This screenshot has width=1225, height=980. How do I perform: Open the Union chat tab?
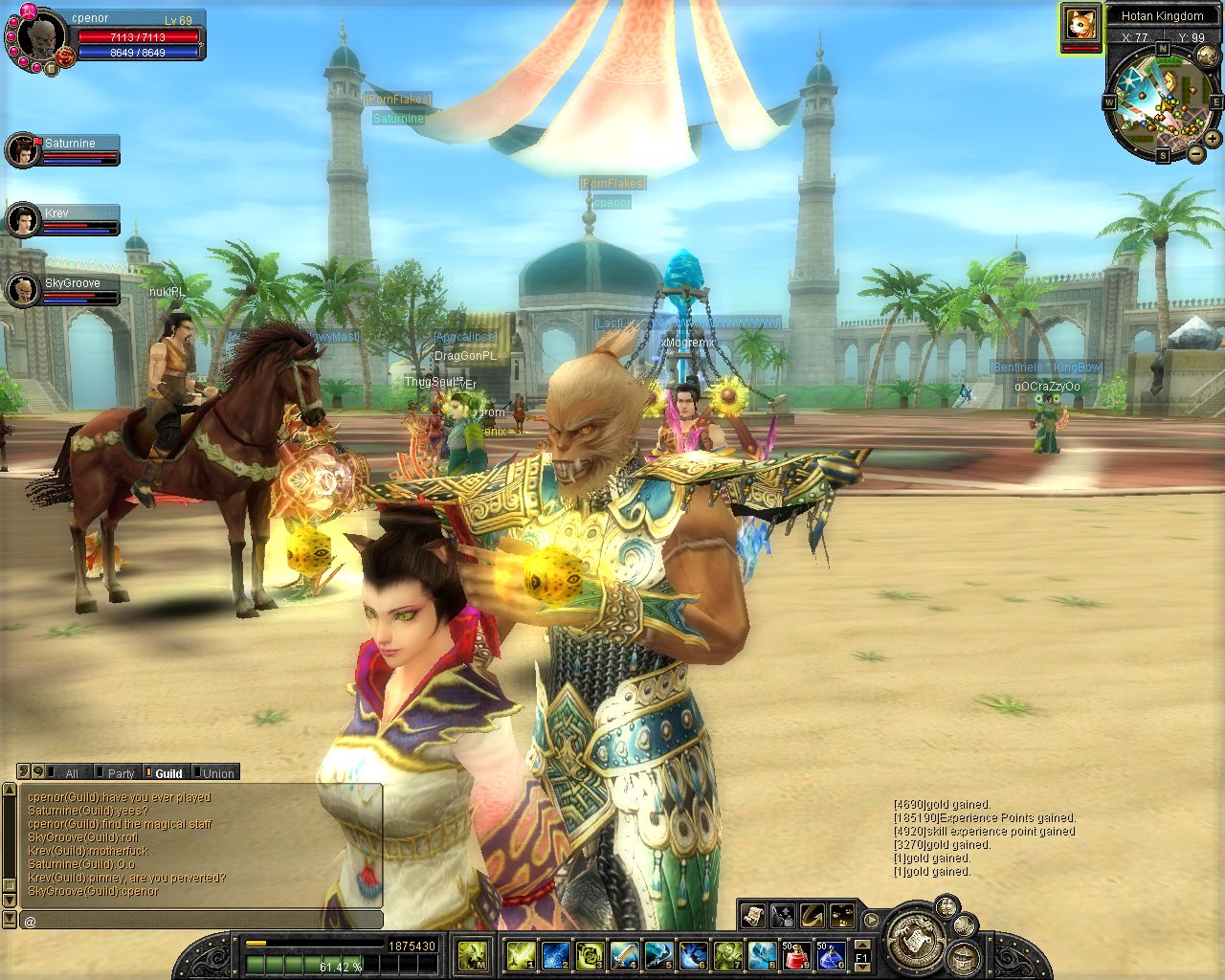pyautogui.click(x=217, y=773)
